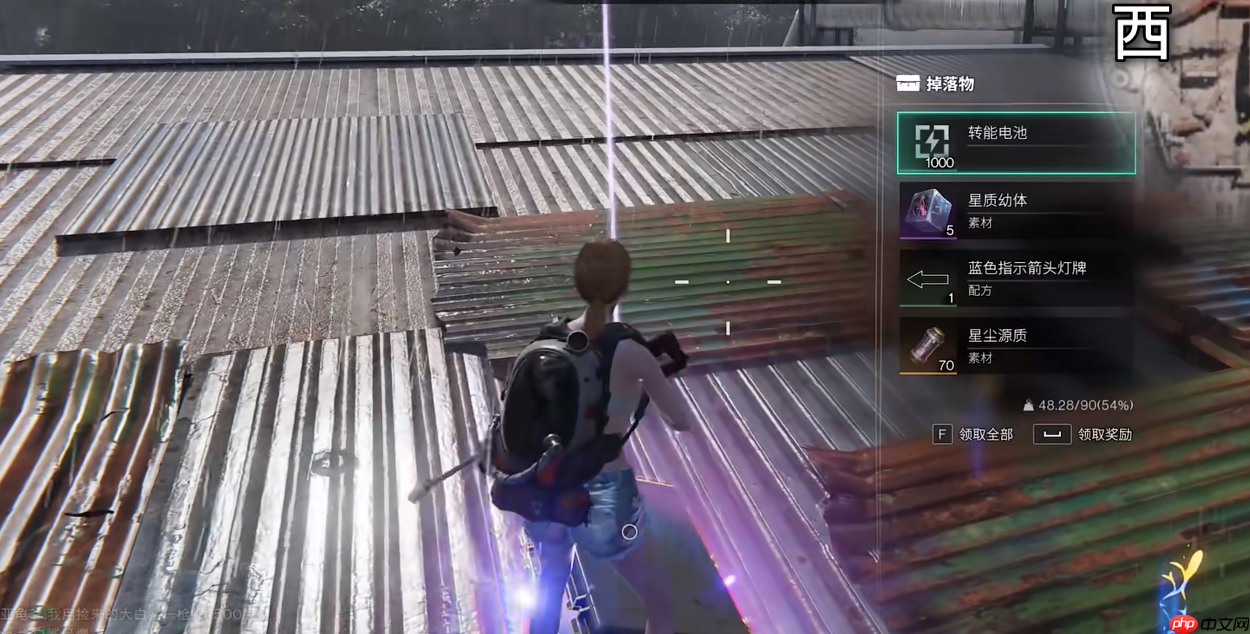Pick the 星质幼体 material item

pos(1016,210)
